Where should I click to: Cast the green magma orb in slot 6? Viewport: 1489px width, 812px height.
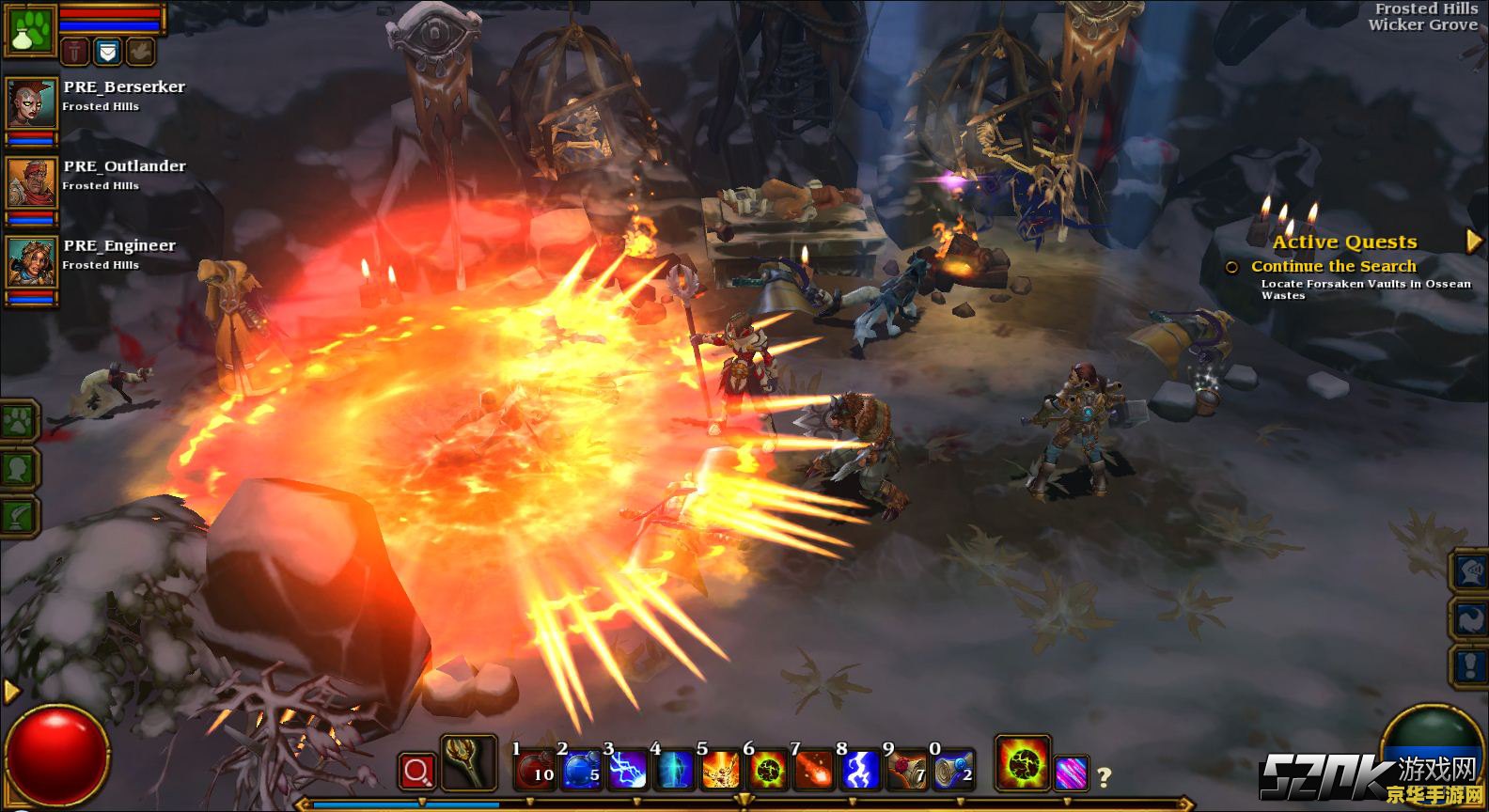[767, 769]
